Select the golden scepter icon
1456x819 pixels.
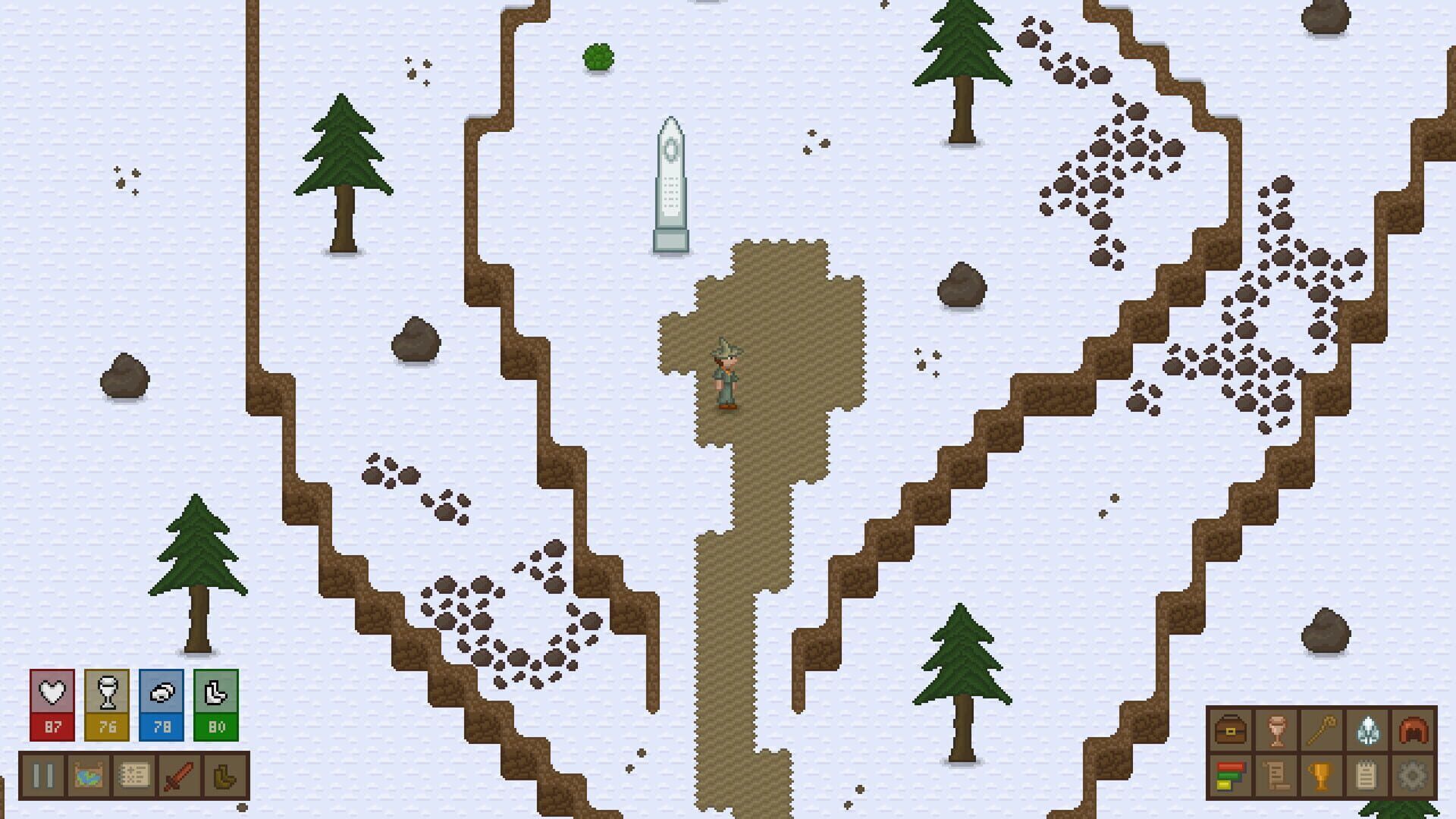click(1322, 730)
